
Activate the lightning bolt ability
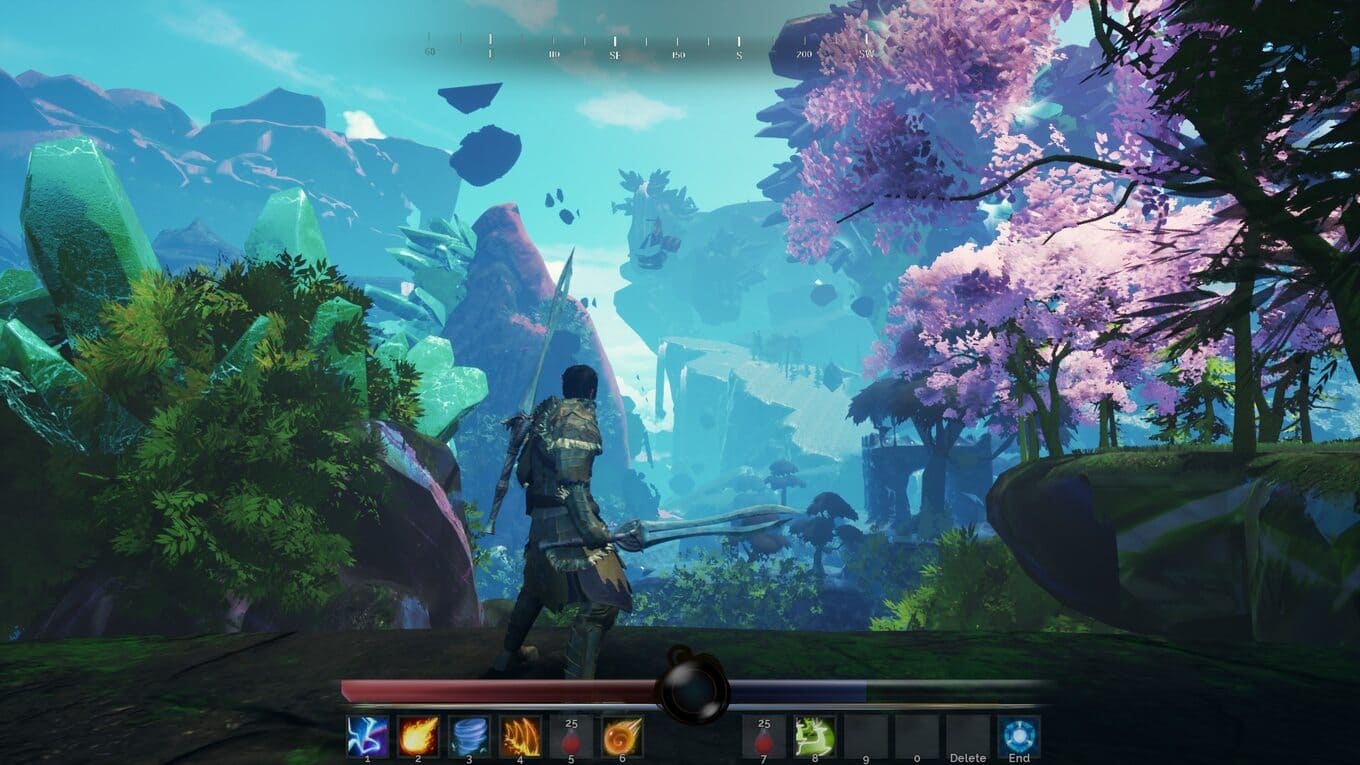tap(368, 736)
